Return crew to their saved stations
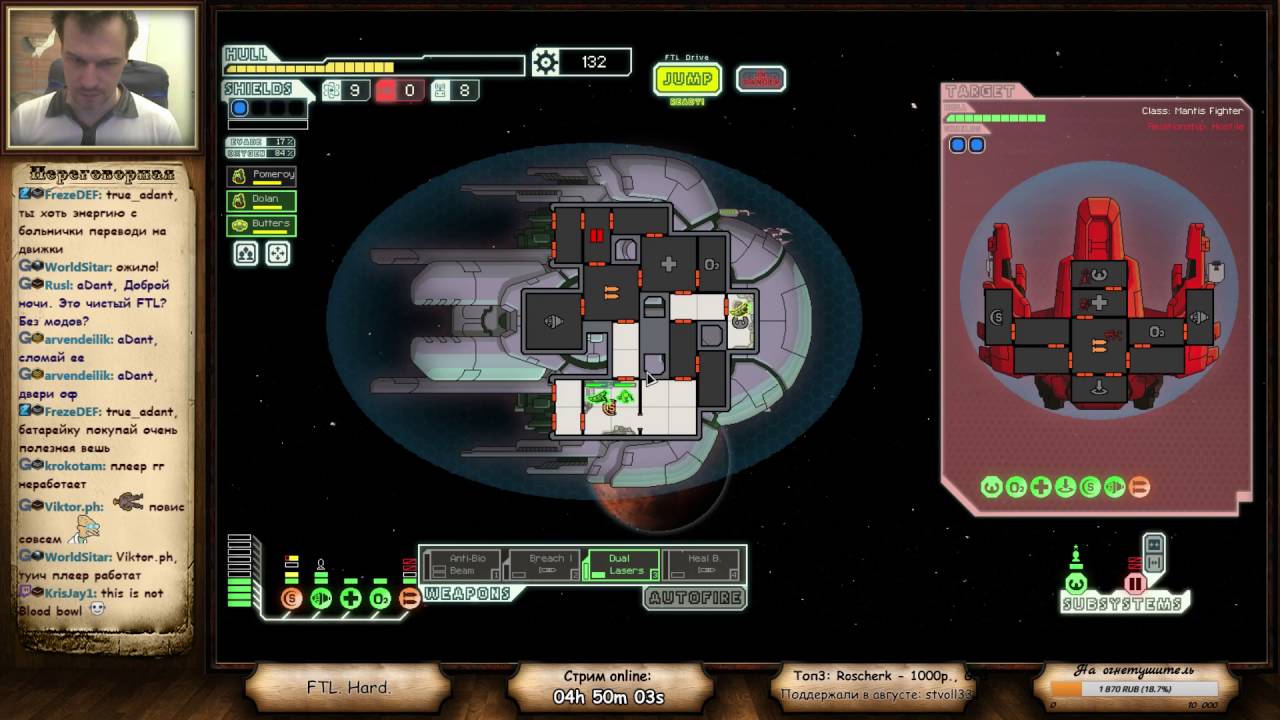The image size is (1280, 720). pyautogui.click(x=277, y=253)
